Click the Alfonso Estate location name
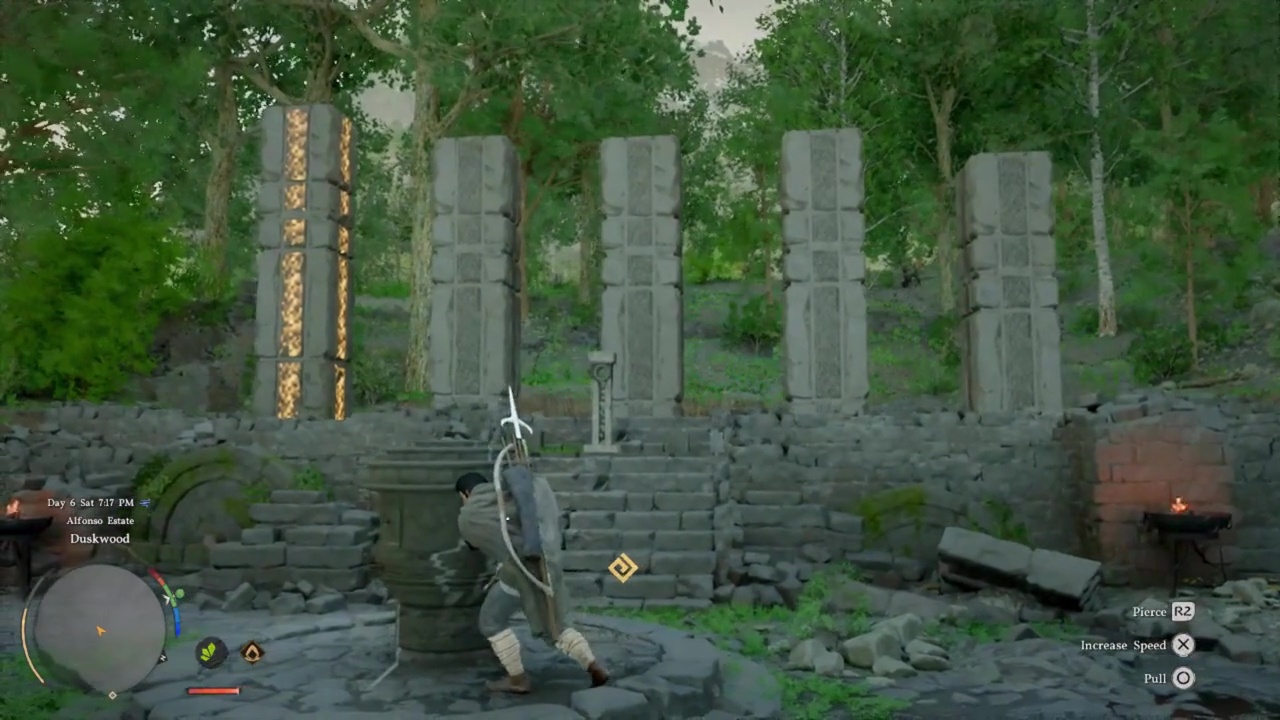Viewport: 1280px width, 720px height. pyautogui.click(x=100, y=521)
